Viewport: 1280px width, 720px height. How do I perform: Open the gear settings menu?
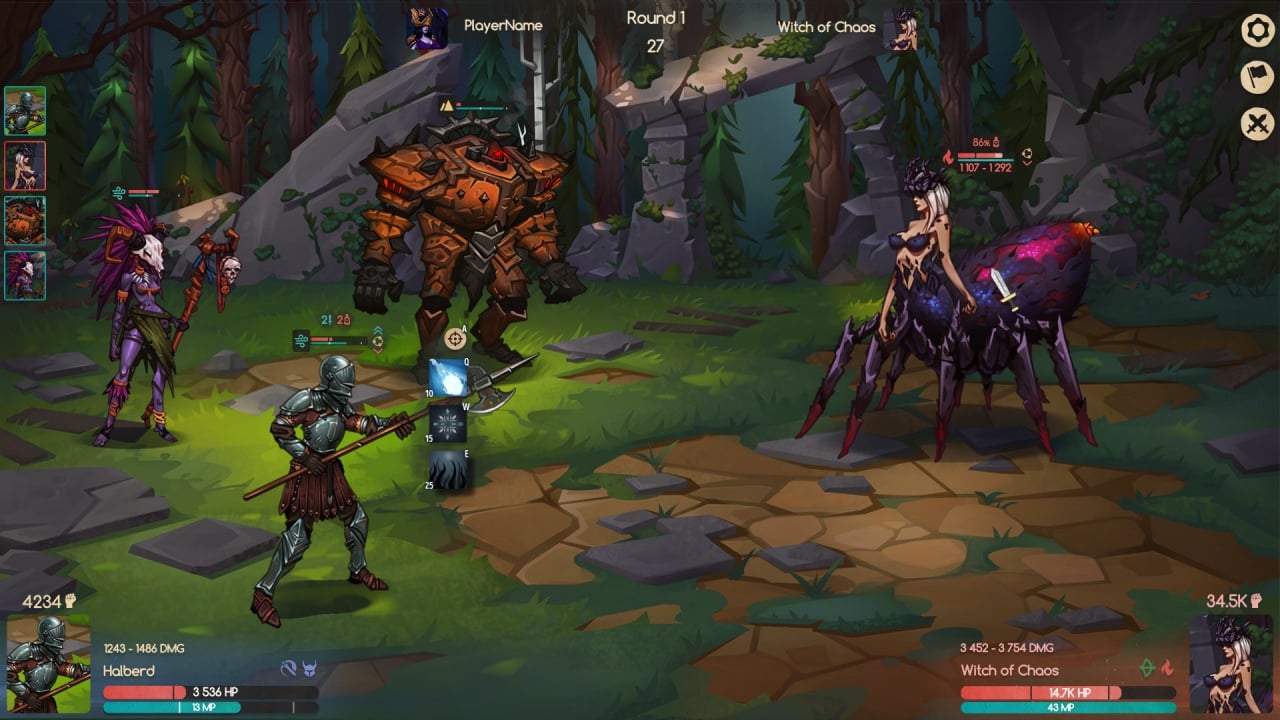(1256, 30)
